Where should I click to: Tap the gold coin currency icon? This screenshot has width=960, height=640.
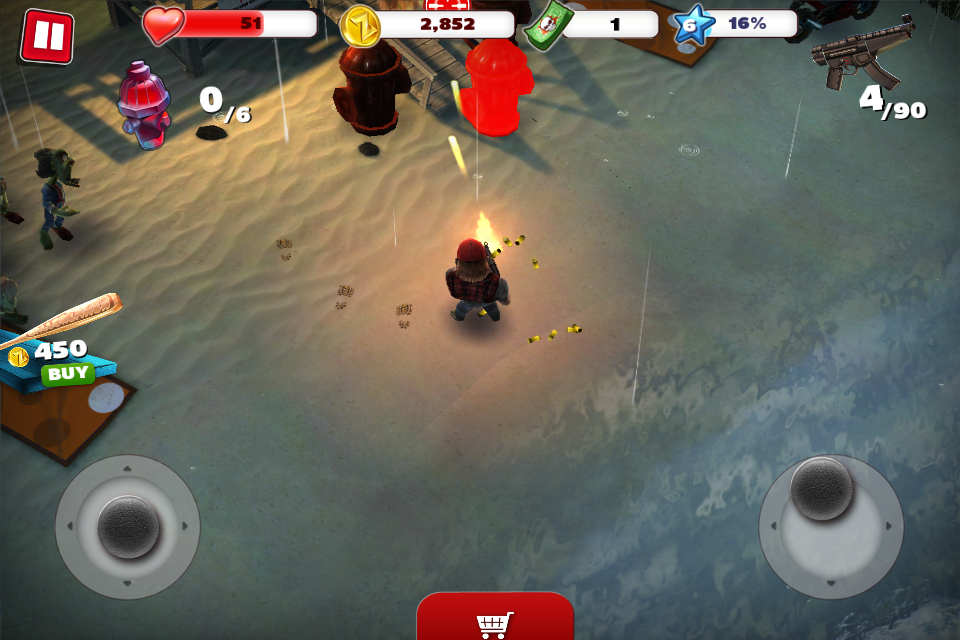point(361,26)
